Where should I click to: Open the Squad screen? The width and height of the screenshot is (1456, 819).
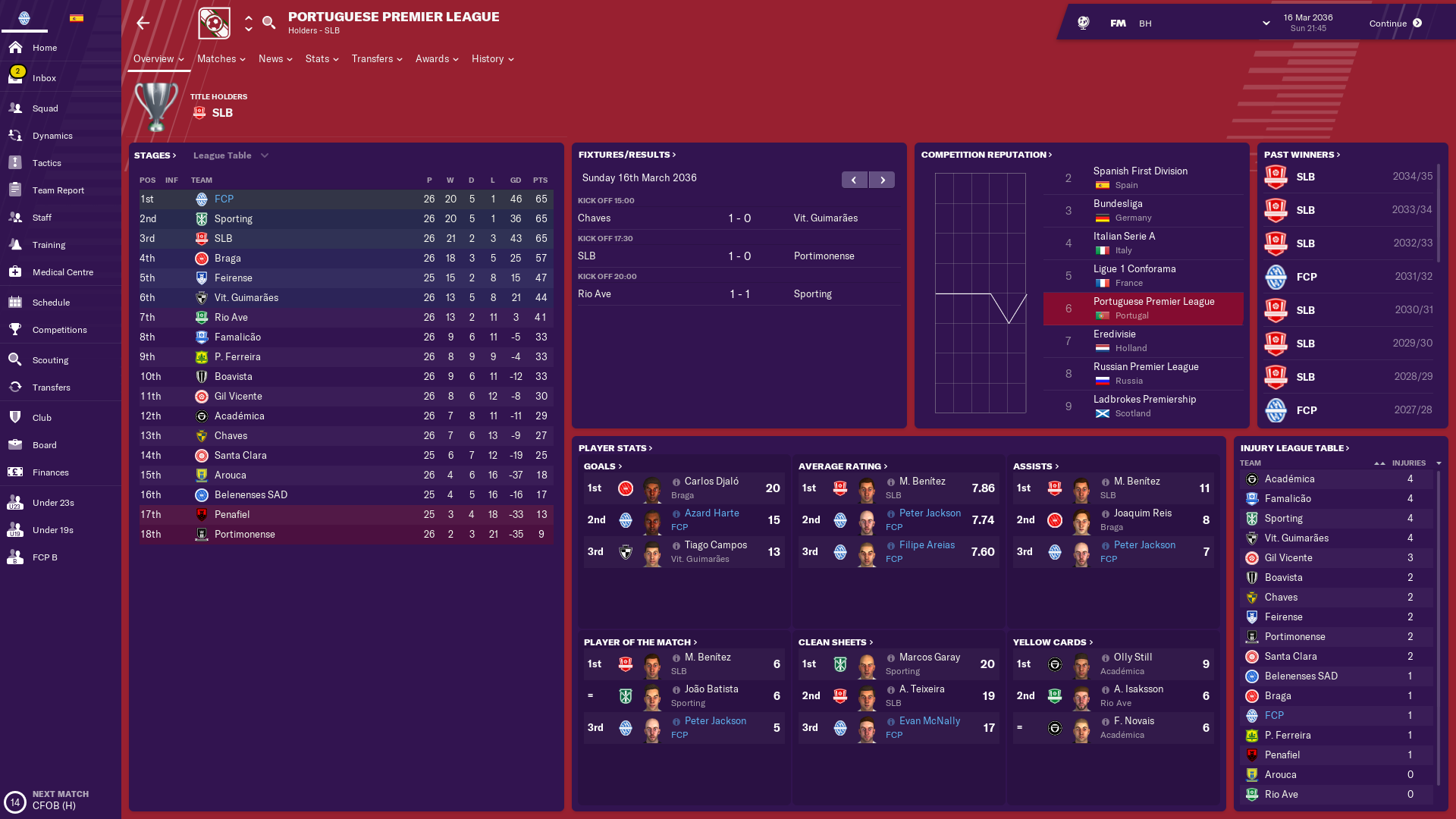click(45, 108)
